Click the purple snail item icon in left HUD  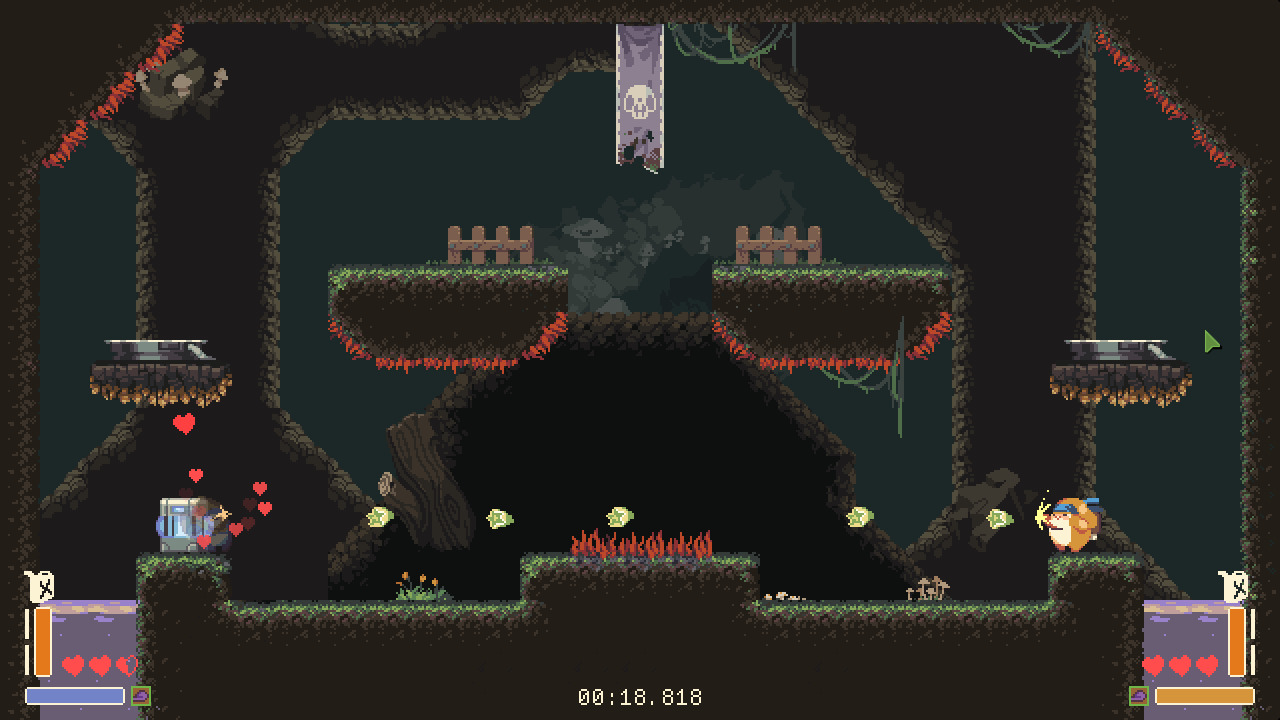click(x=140, y=696)
